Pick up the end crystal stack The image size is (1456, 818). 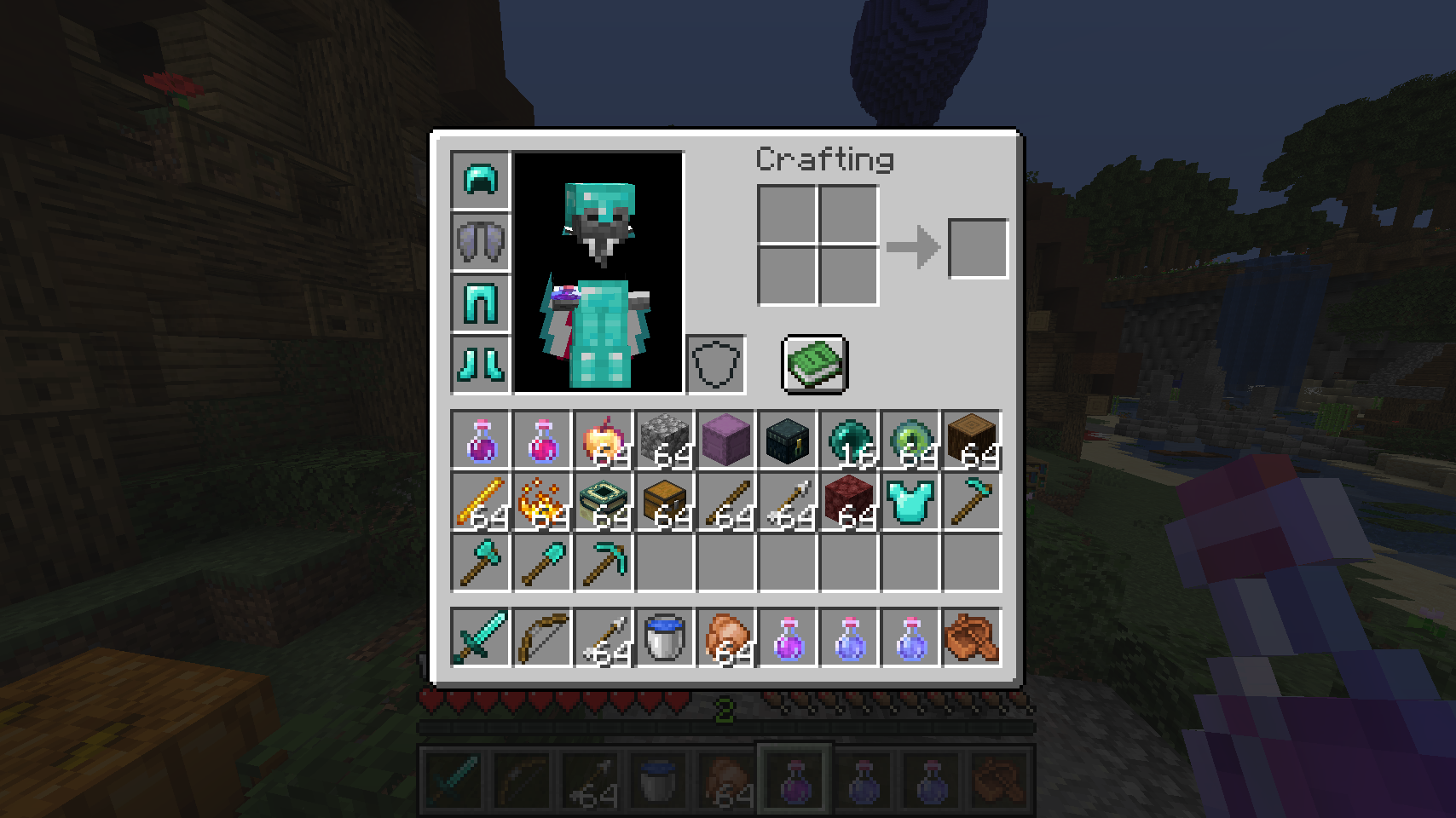603,502
